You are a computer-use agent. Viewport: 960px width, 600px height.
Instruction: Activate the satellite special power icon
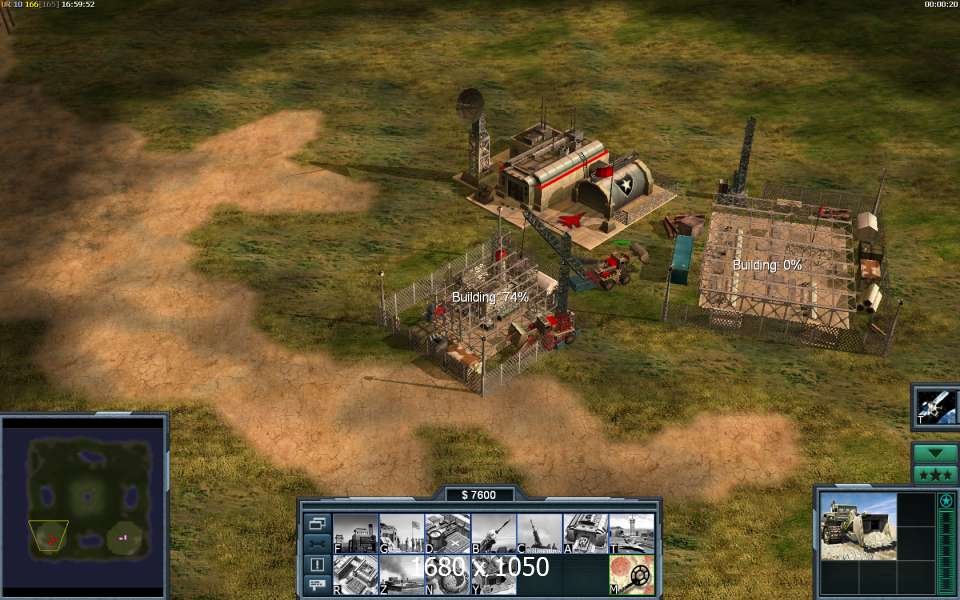tap(937, 407)
